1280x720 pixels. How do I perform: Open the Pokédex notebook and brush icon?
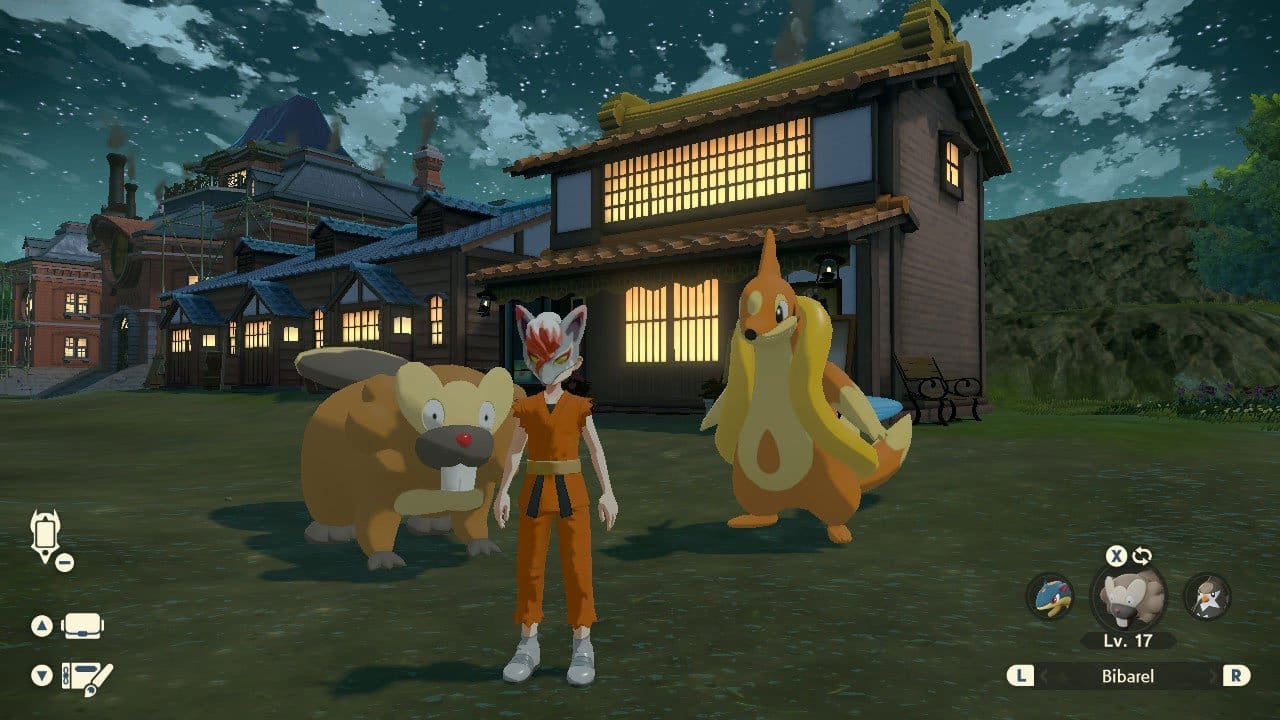click(x=86, y=678)
